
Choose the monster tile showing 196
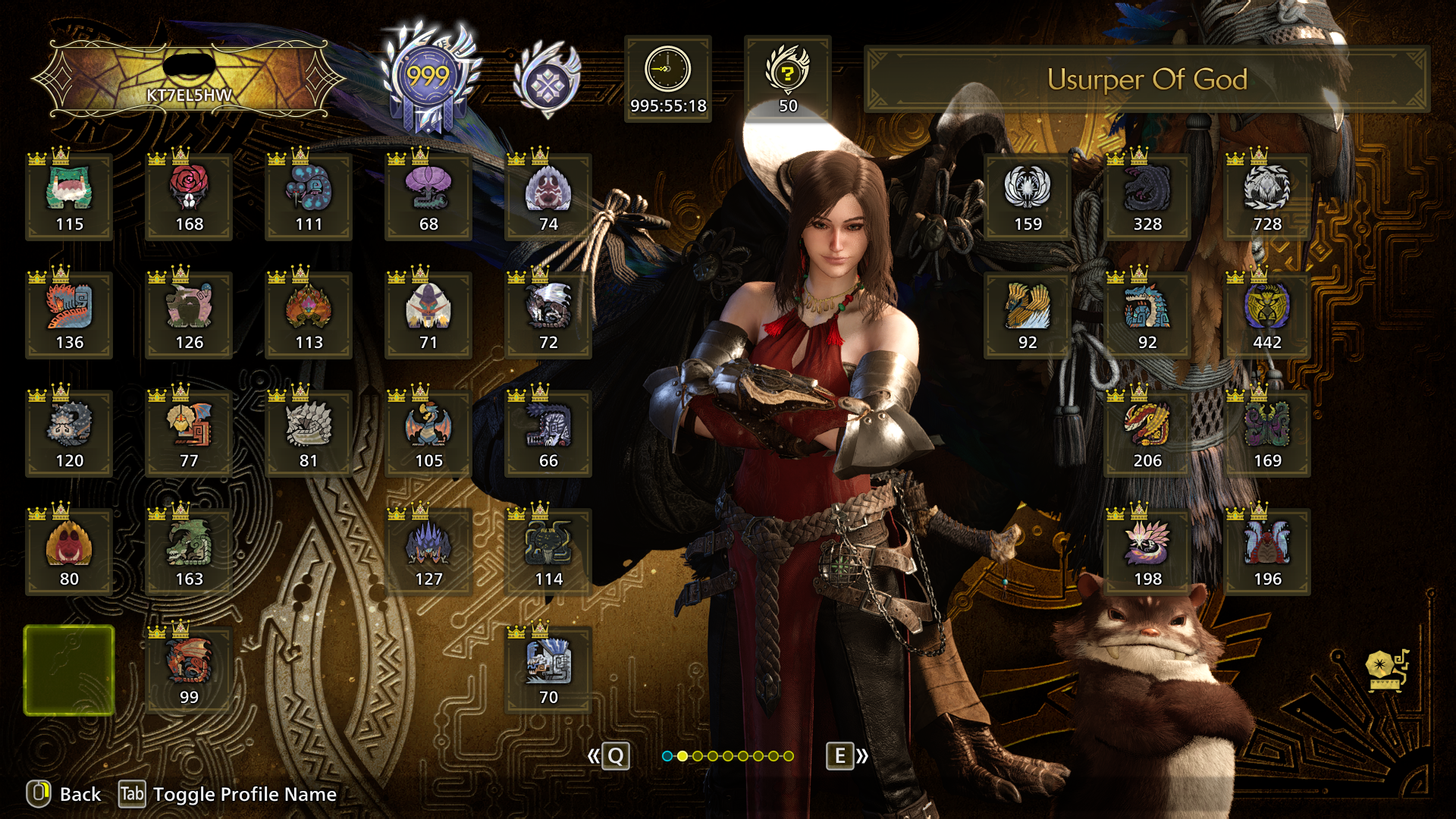1267,552
